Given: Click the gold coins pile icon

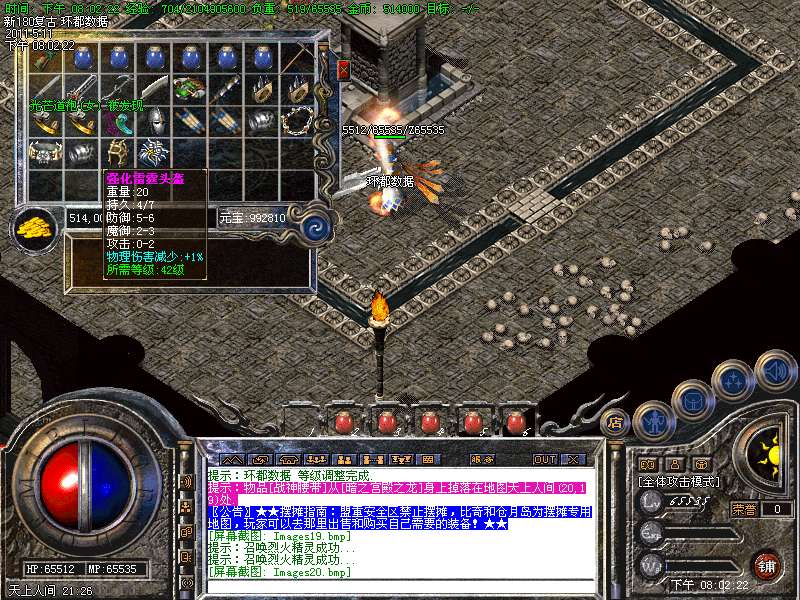Looking at the screenshot, I should tap(37, 226).
